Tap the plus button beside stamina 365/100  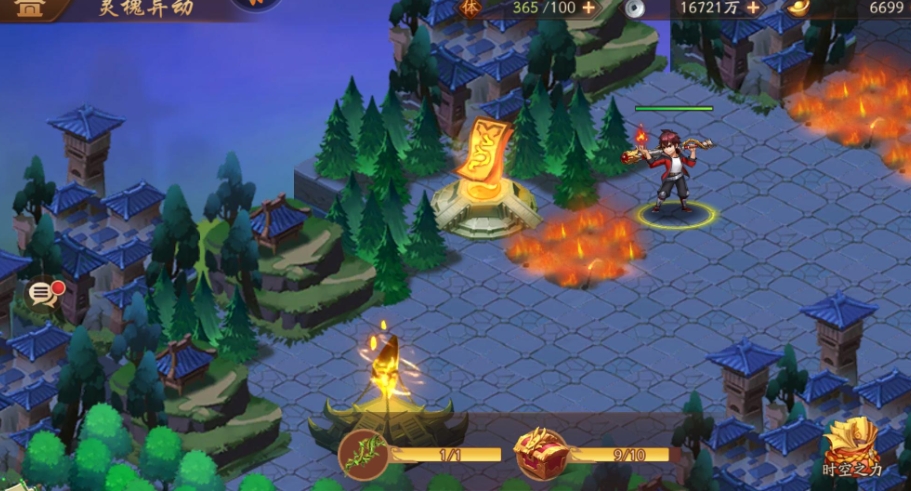tap(588, 7)
